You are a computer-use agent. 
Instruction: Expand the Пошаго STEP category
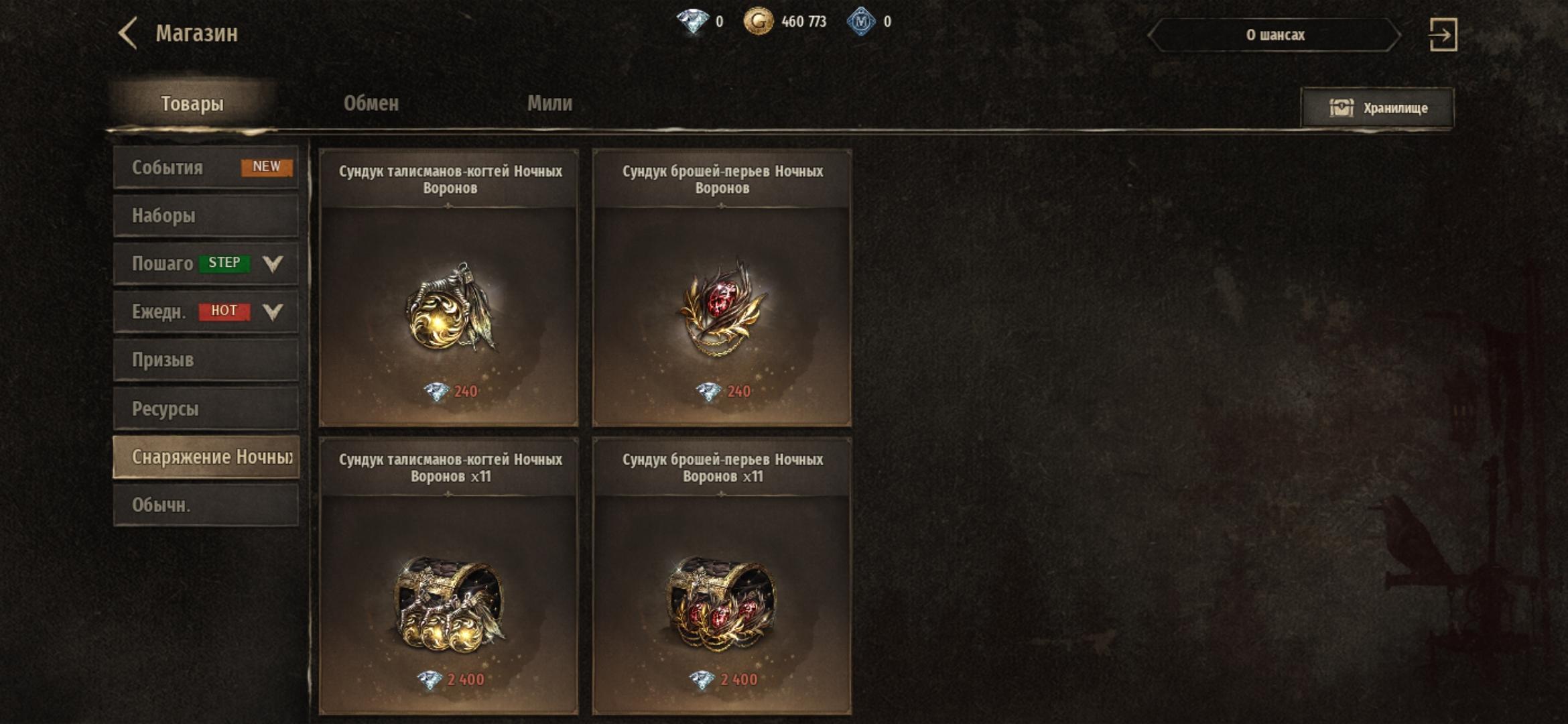[206, 263]
